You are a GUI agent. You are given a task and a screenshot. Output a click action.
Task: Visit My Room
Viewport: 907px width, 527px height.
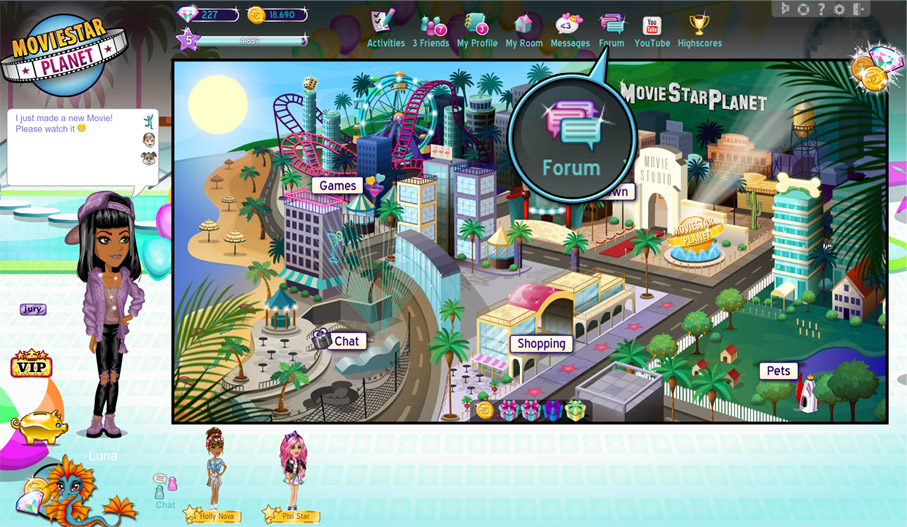point(524,28)
